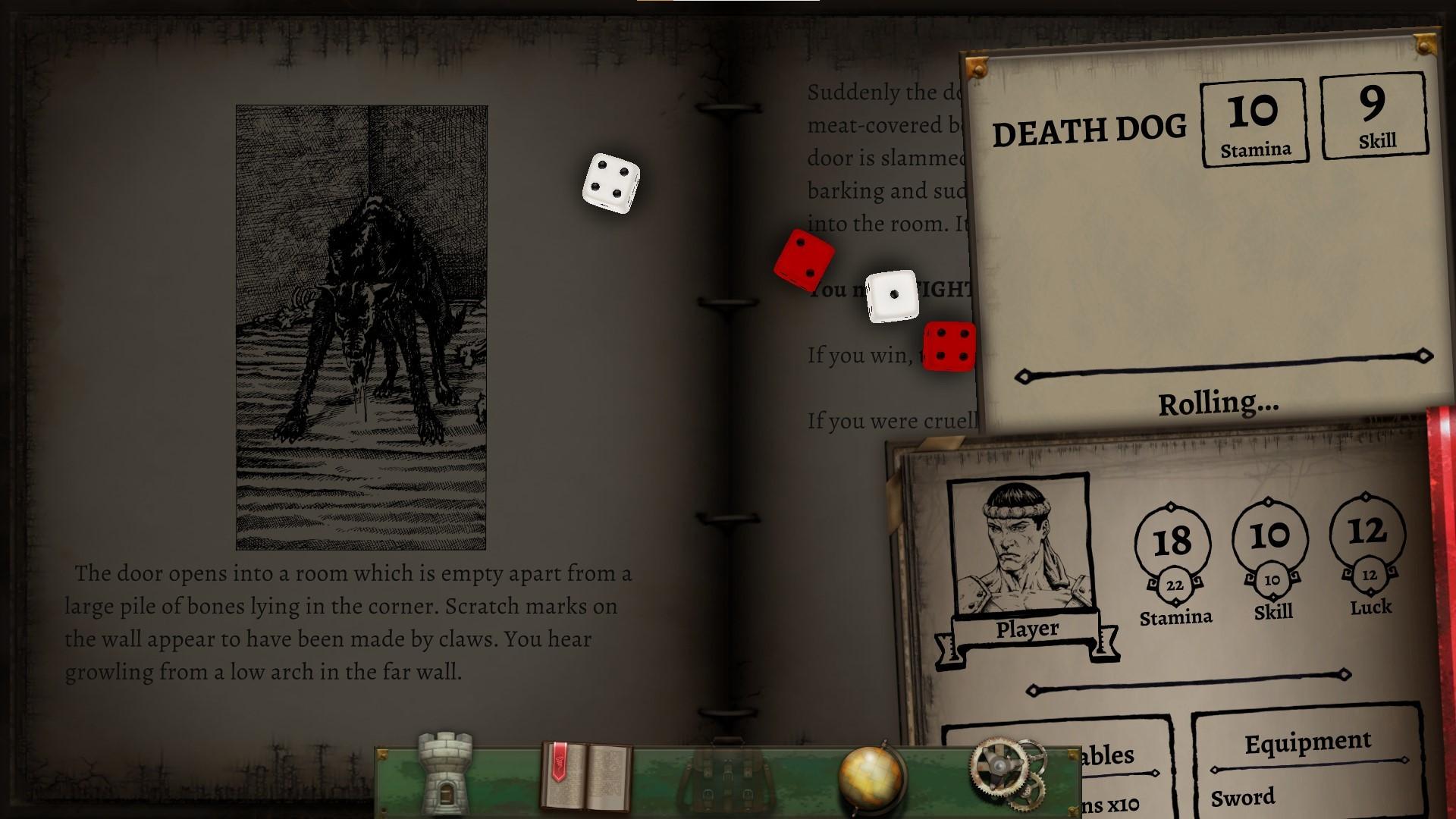Click the Rolling status label
Viewport: 1456px width, 819px height.
[1217, 403]
